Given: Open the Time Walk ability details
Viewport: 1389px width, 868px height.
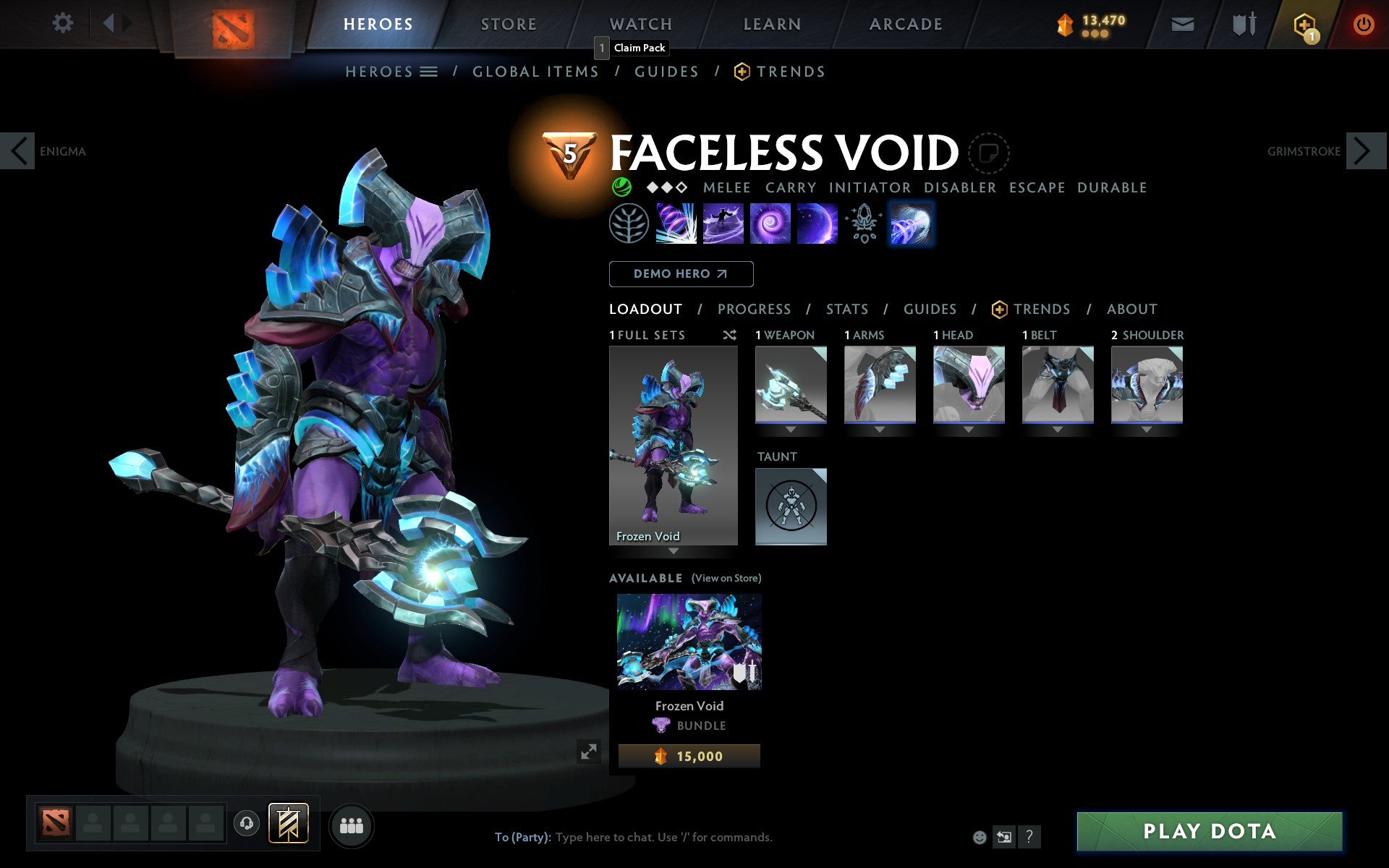Looking at the screenshot, I should coord(676,223).
